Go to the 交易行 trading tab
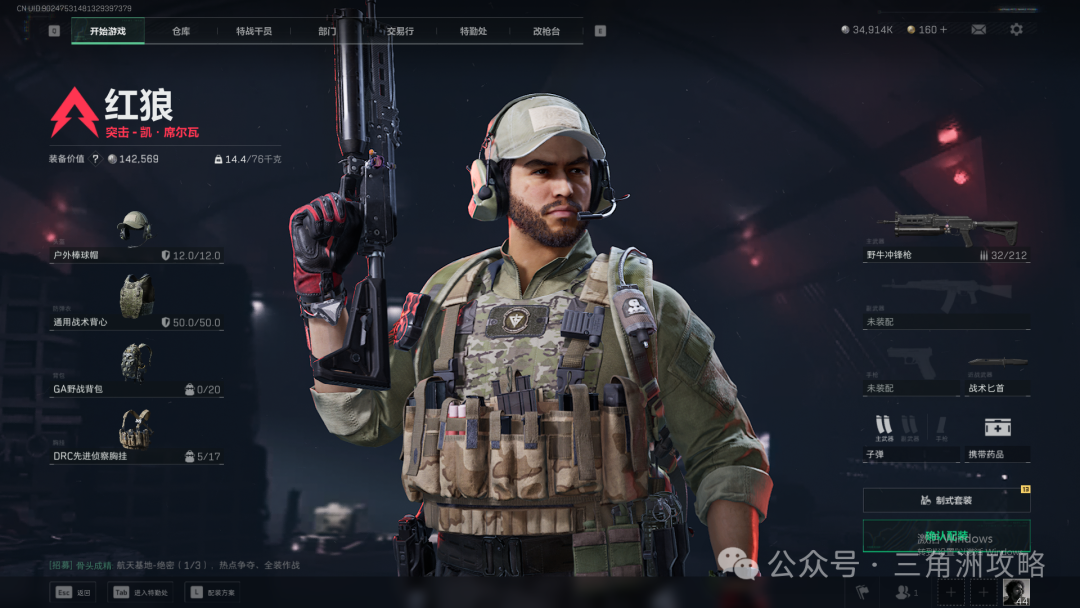1080x608 pixels. coord(400,31)
